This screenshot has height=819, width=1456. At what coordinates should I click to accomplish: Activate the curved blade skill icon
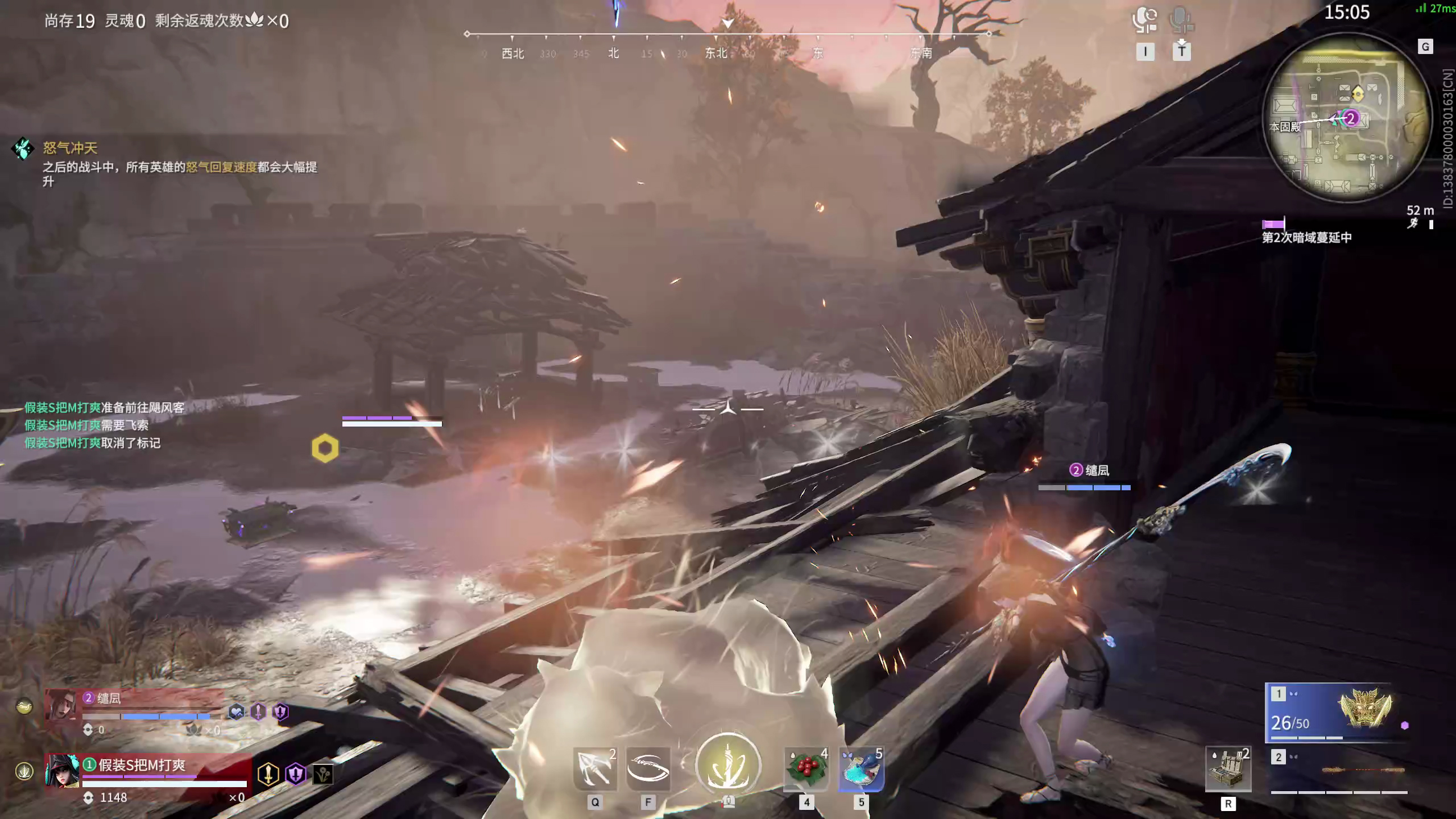tap(648, 769)
